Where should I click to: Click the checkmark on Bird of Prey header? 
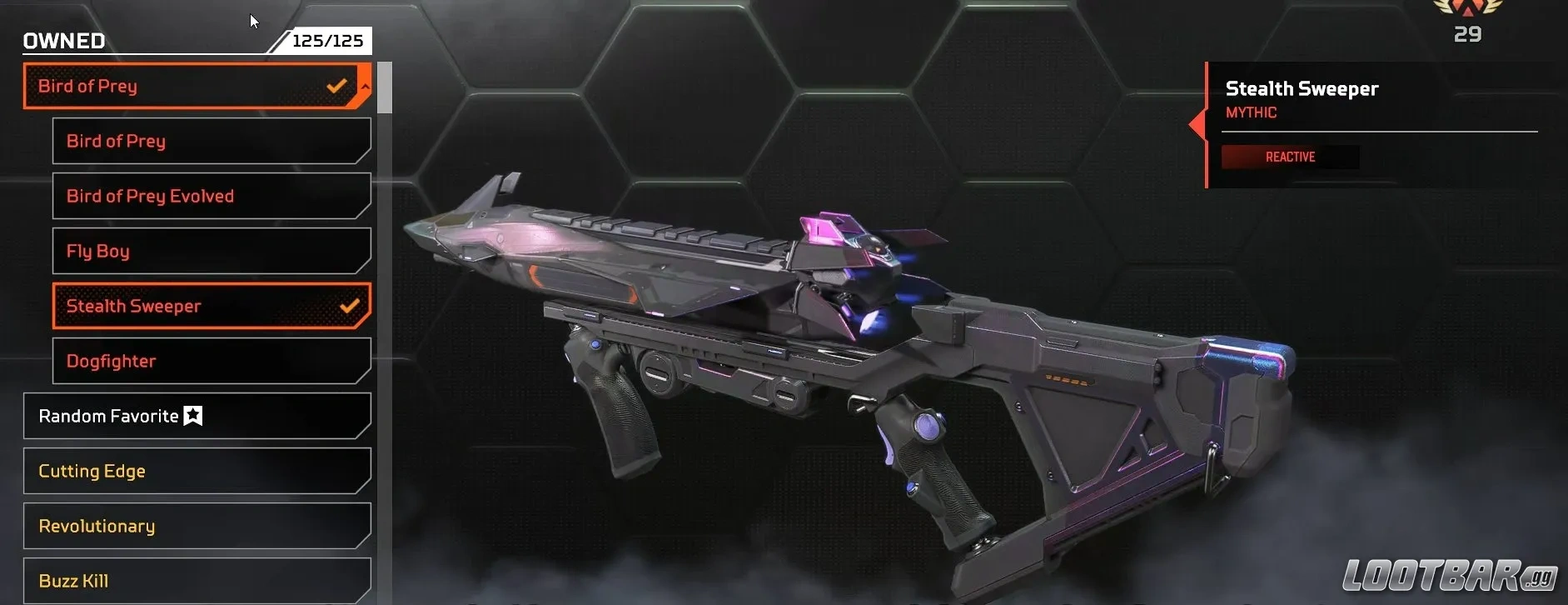point(336,84)
